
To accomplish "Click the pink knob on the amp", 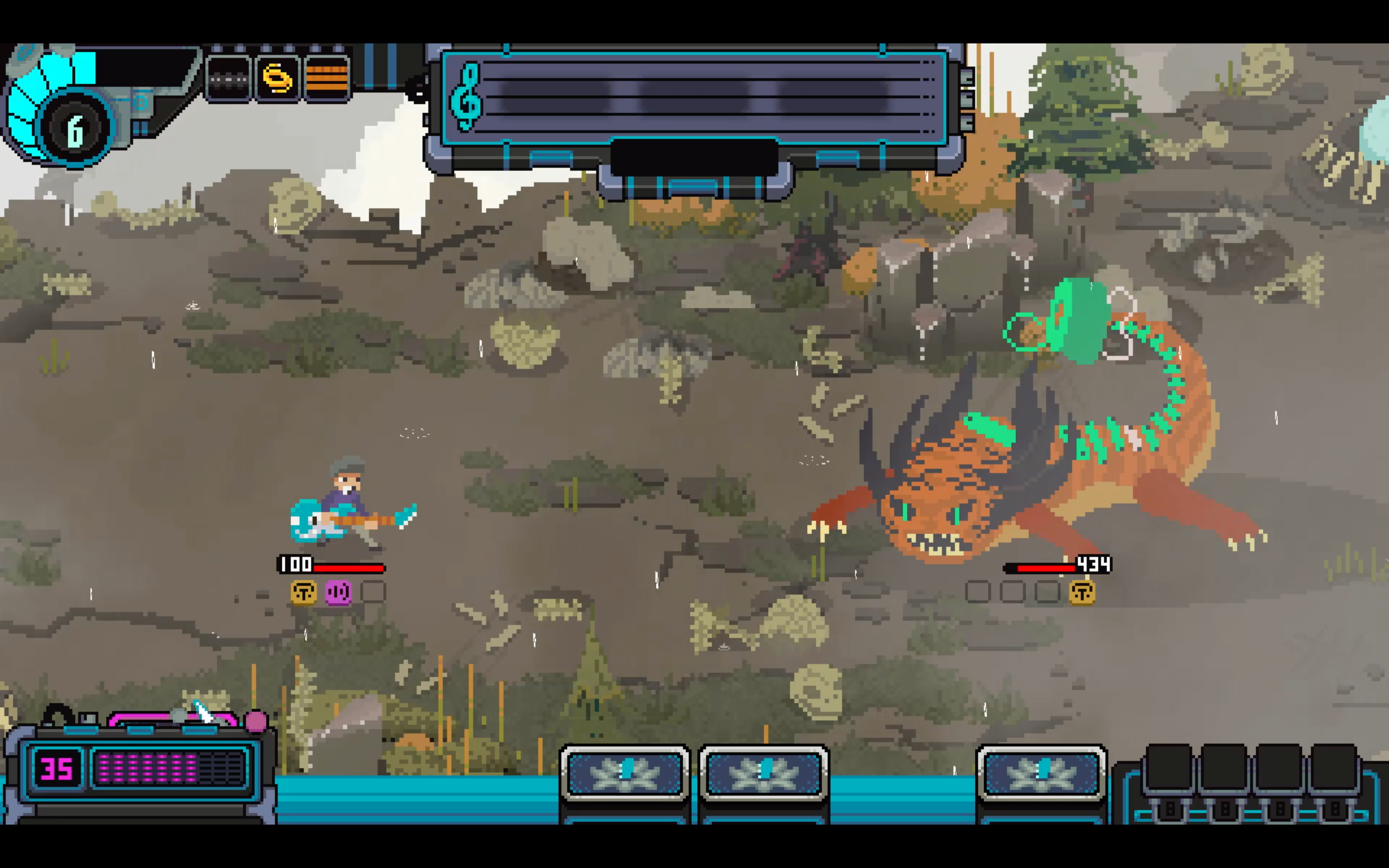I will 256,720.
